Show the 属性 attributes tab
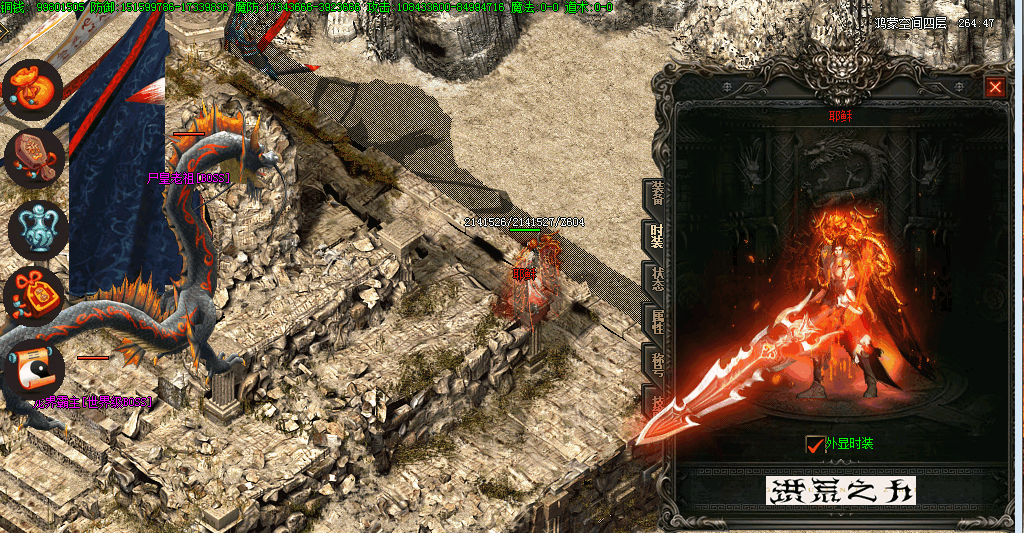 (x=656, y=322)
